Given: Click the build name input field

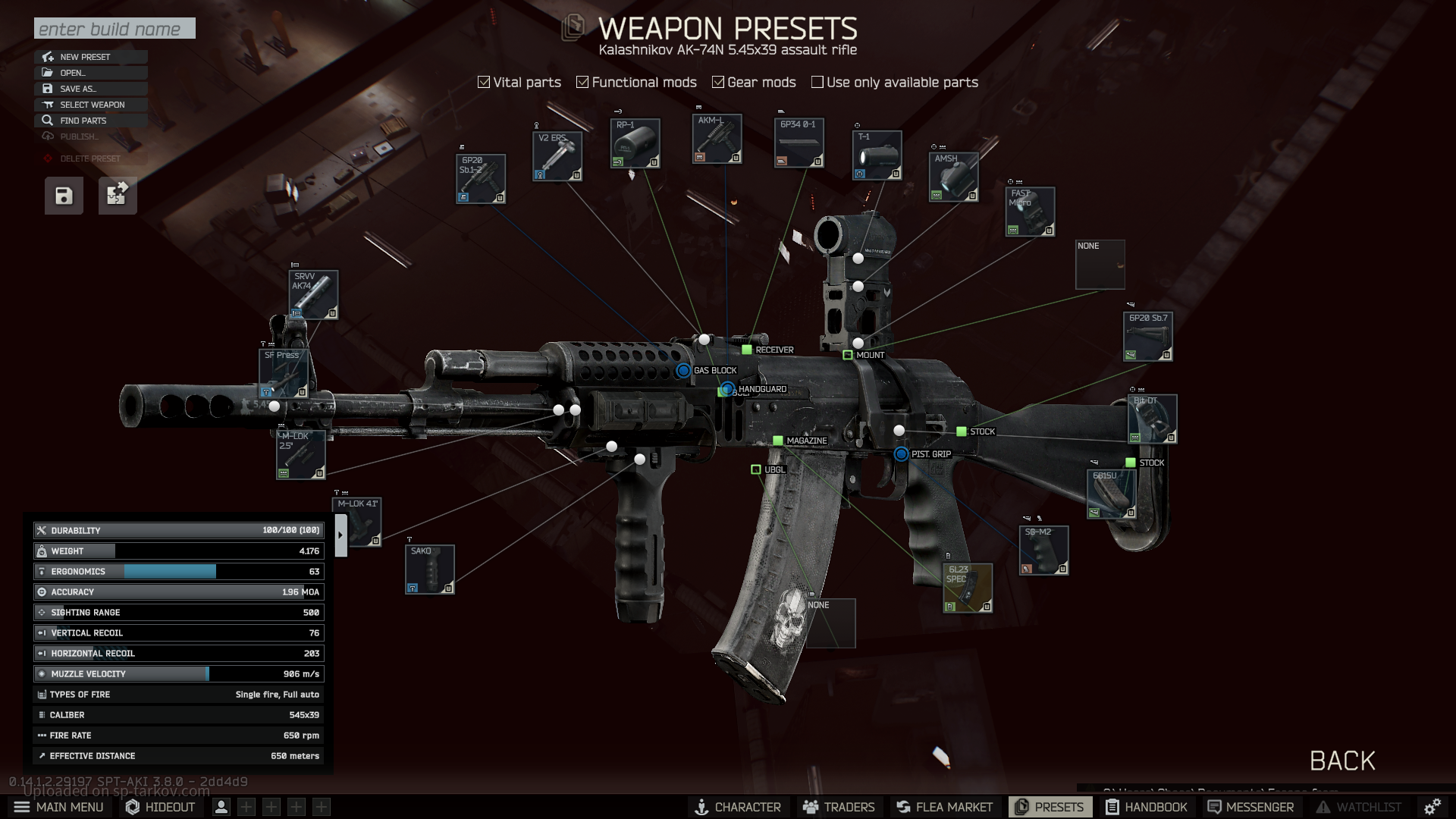Looking at the screenshot, I should 115,29.
